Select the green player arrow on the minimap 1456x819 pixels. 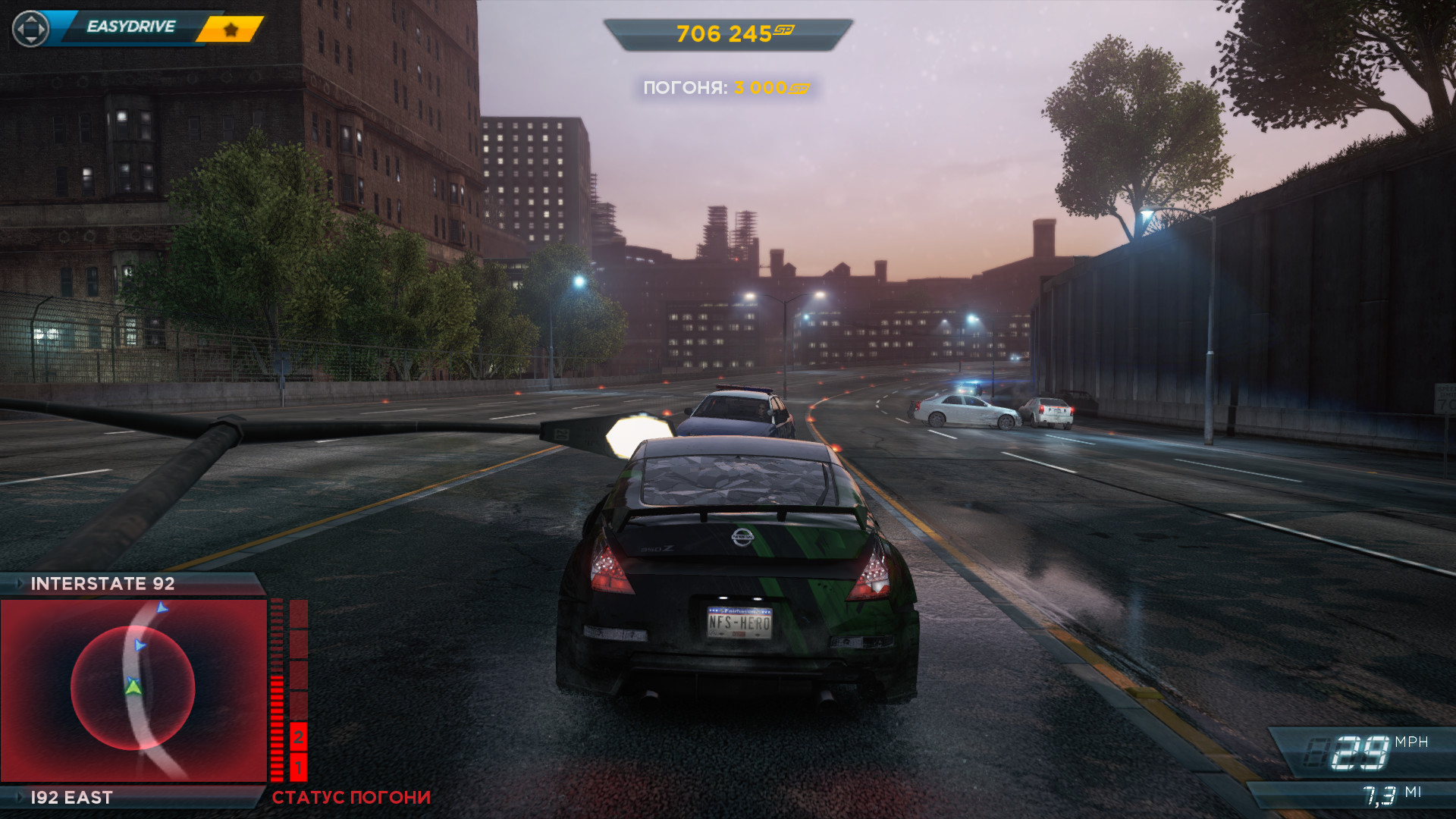pyautogui.click(x=133, y=687)
